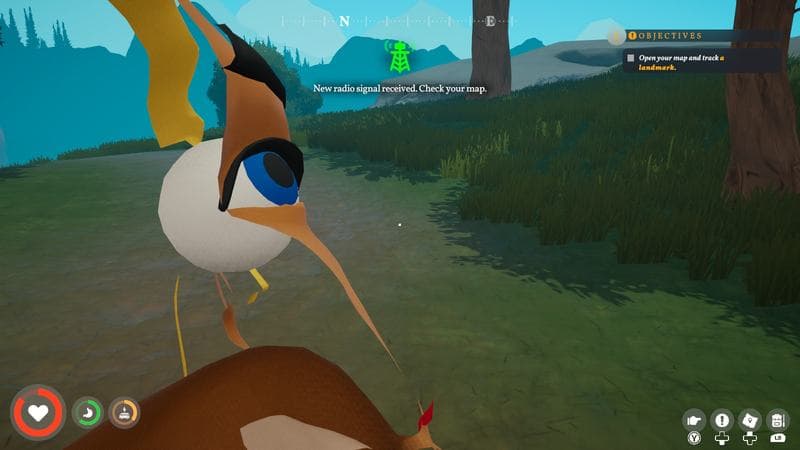The image size is (800, 450).
Task: Select the pointing hand interact icon
Action: (x=694, y=420)
